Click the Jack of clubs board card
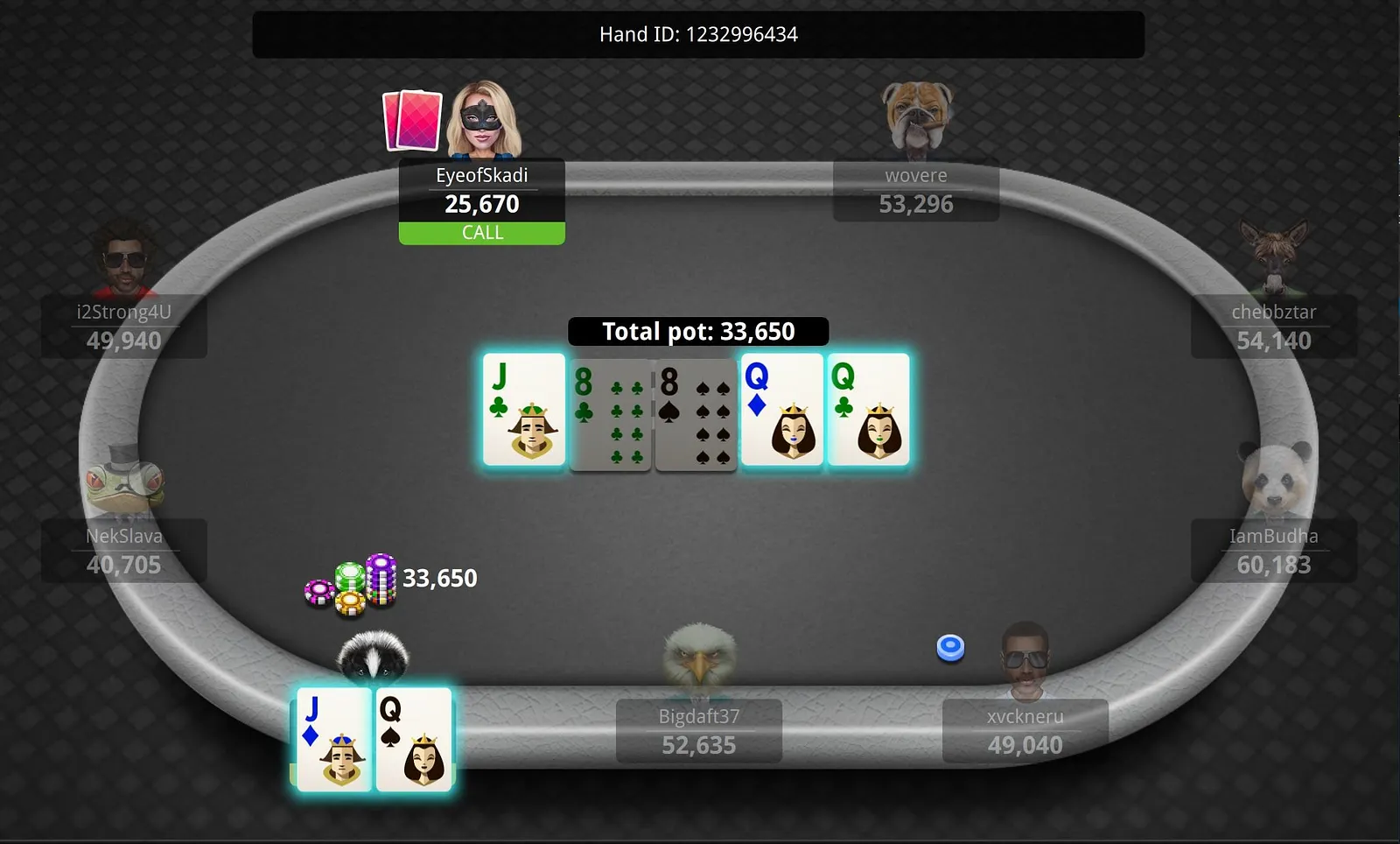The image size is (1400, 844). coord(524,410)
